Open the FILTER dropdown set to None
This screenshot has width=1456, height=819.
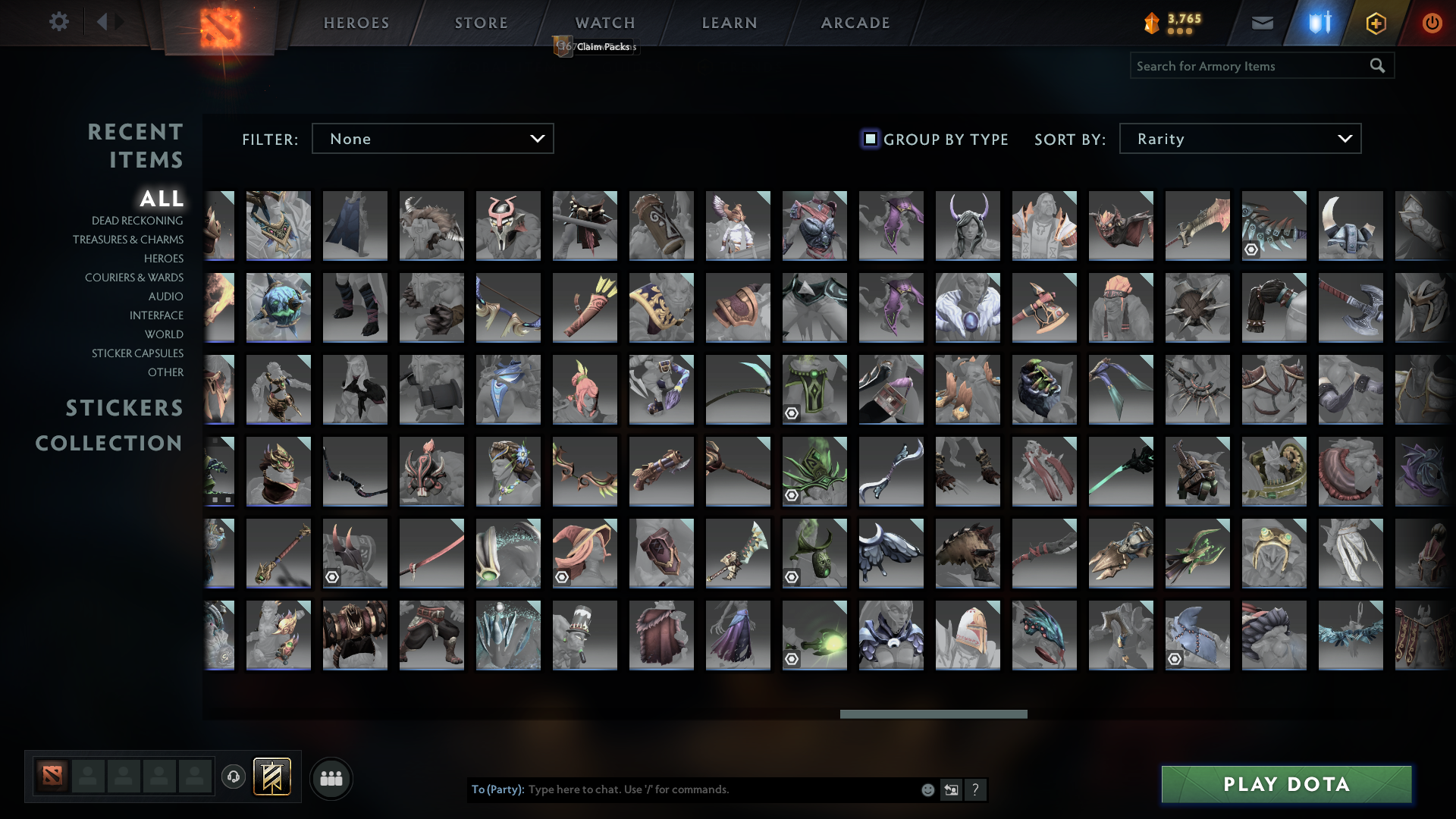pyautogui.click(x=432, y=139)
